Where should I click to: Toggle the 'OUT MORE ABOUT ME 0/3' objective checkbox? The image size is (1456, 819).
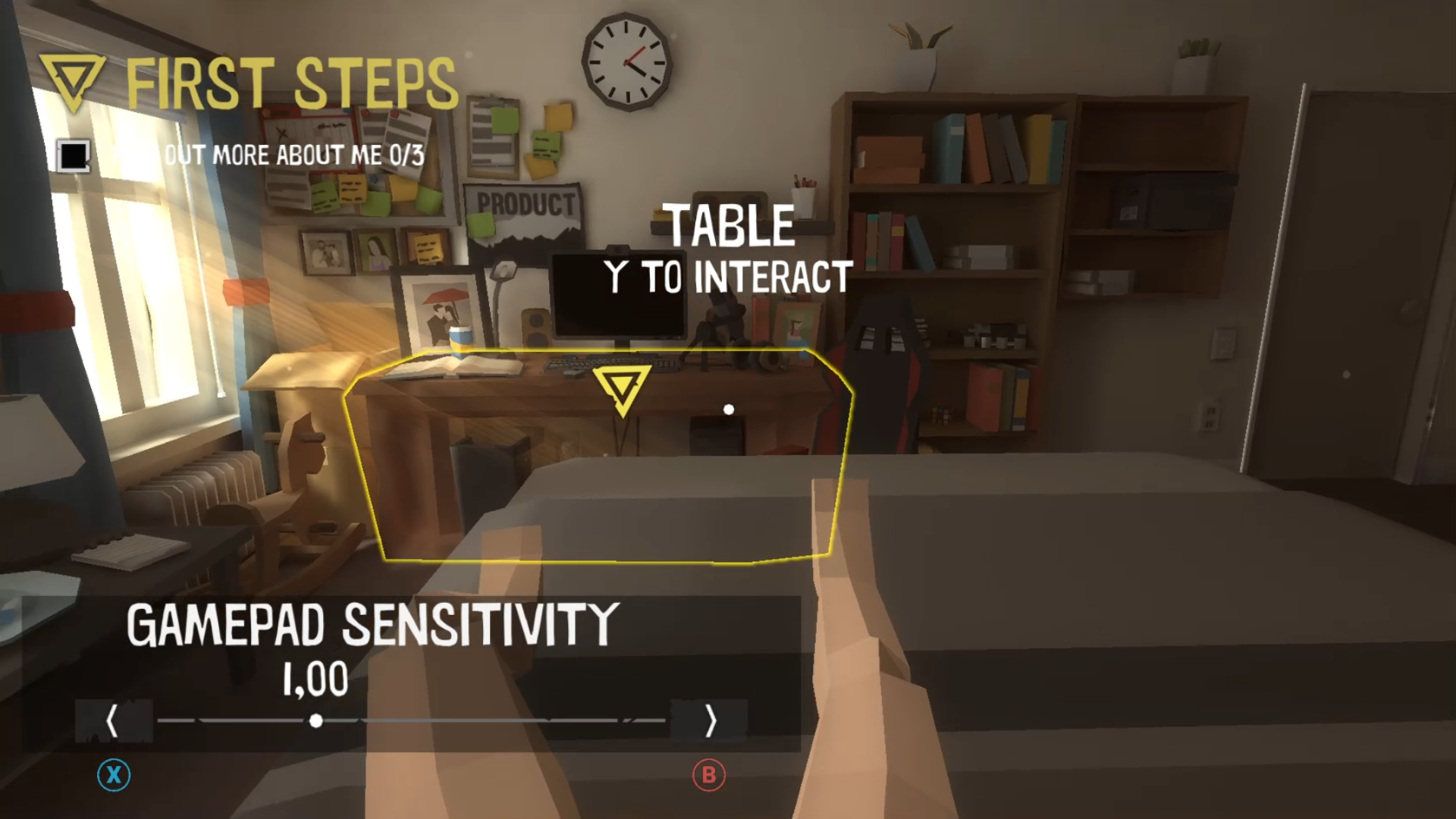pyautogui.click(x=72, y=155)
